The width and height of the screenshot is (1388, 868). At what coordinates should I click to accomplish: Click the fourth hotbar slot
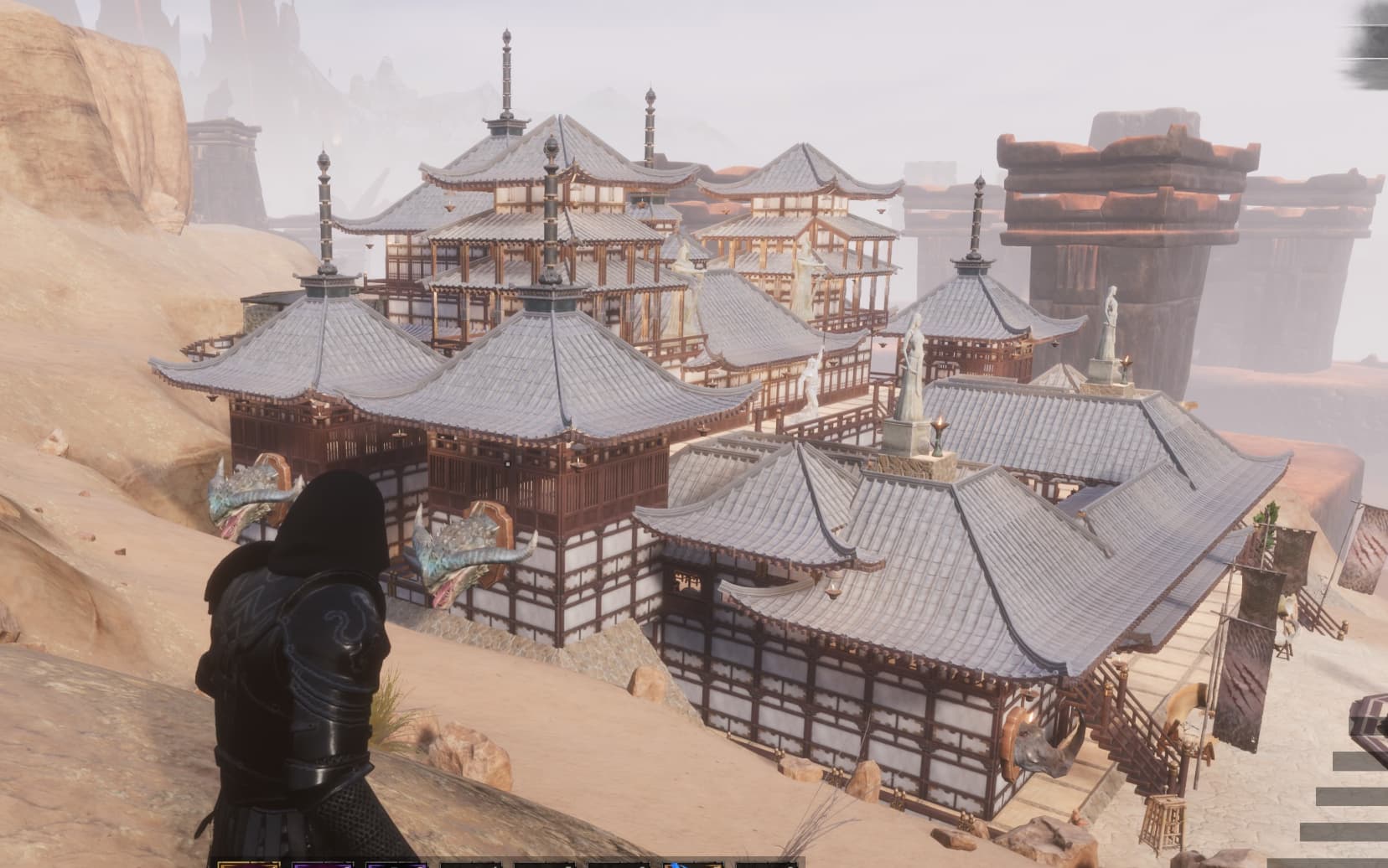(541, 863)
